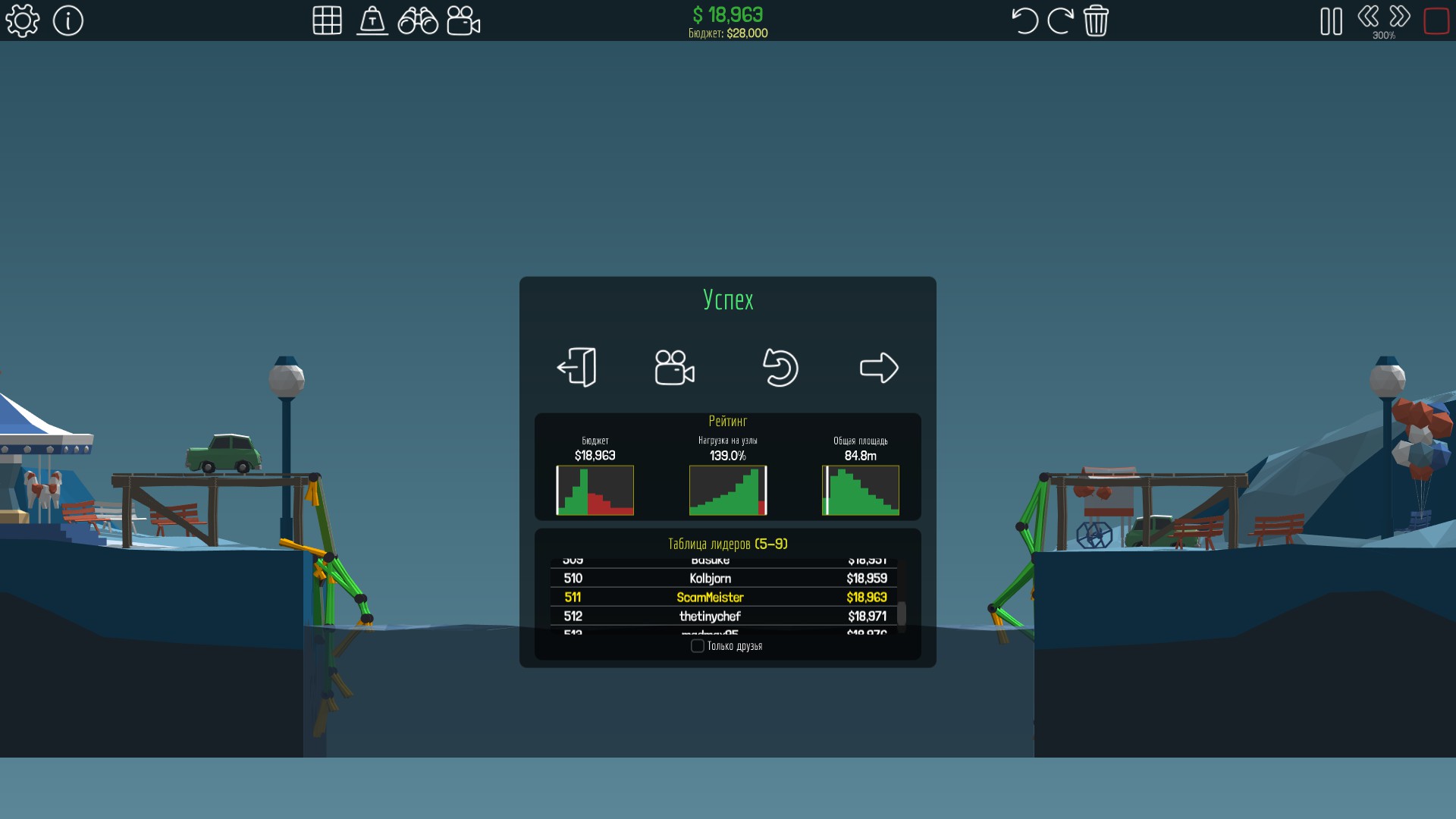Screen dimensions: 1456x819
Task: Pause the simulation
Action: (x=1331, y=21)
